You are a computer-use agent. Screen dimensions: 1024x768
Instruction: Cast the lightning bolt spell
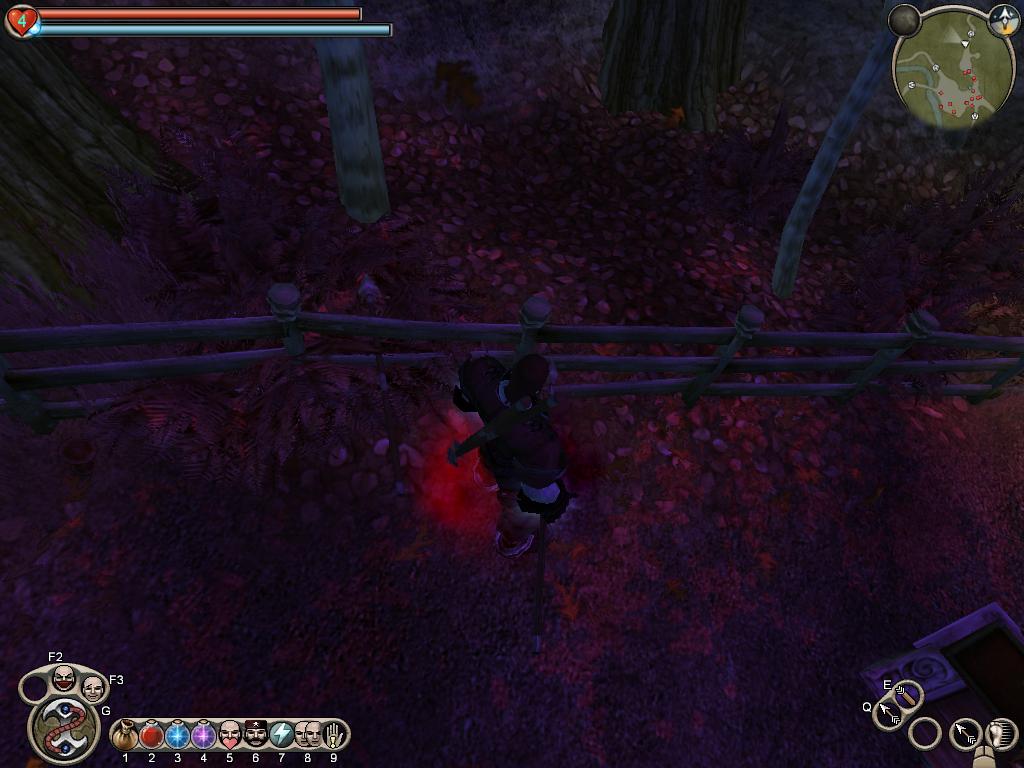[282, 736]
